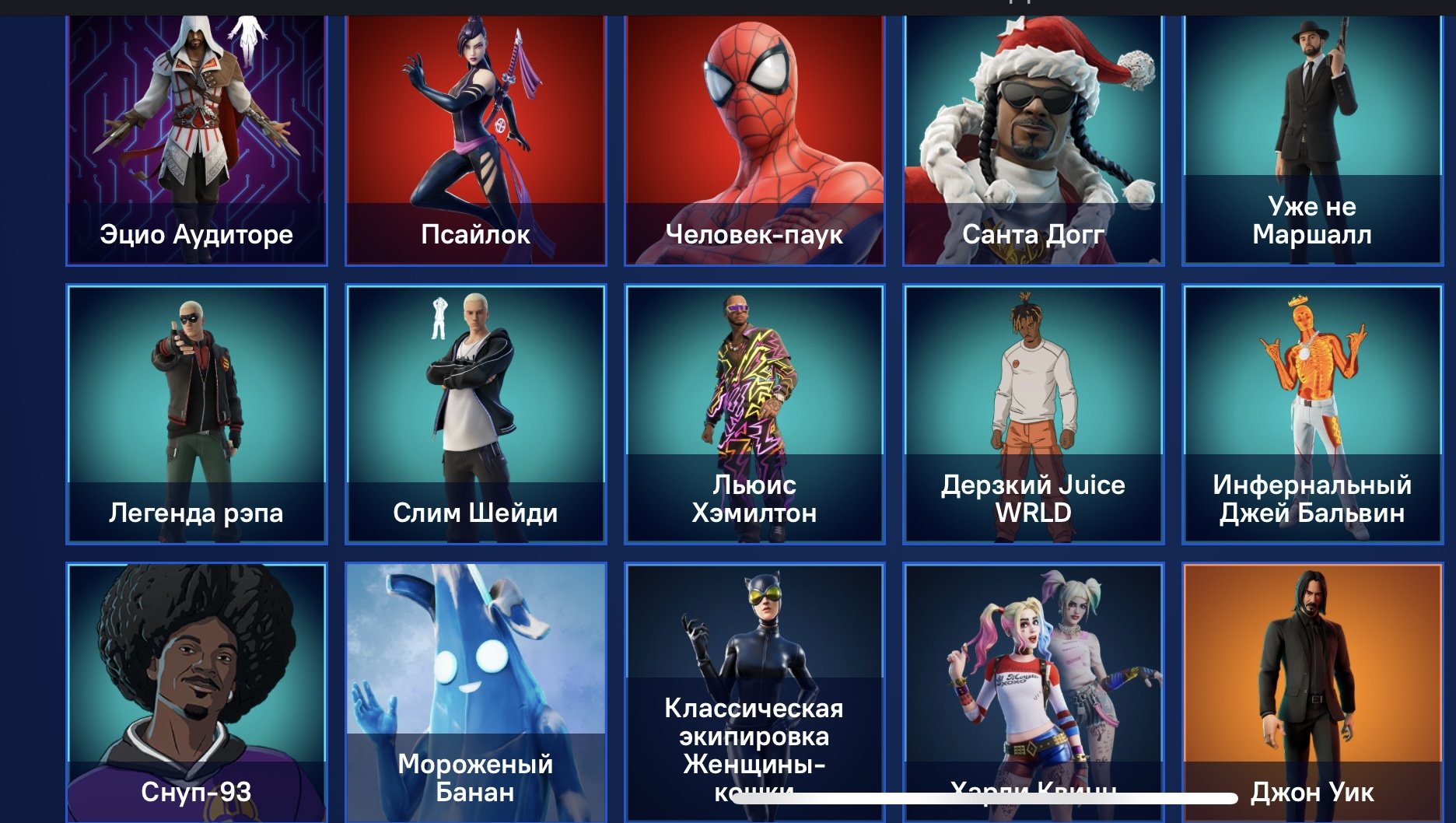
Task: Click the Псайлок name label
Action: (x=475, y=233)
